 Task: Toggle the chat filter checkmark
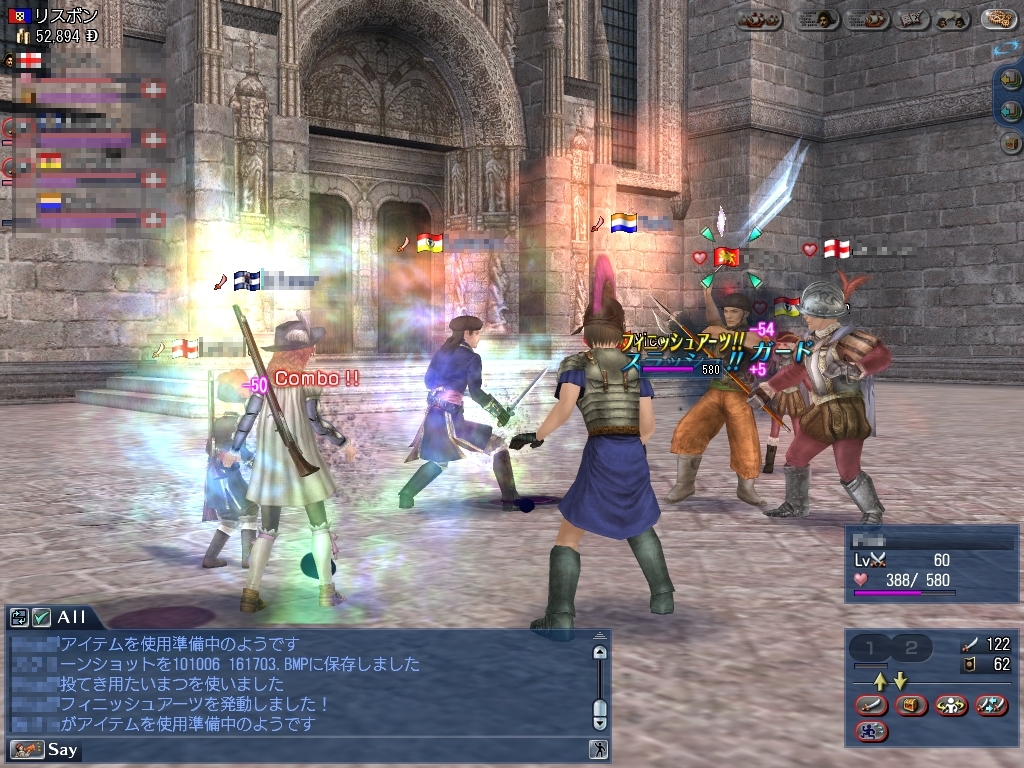click(x=41, y=617)
